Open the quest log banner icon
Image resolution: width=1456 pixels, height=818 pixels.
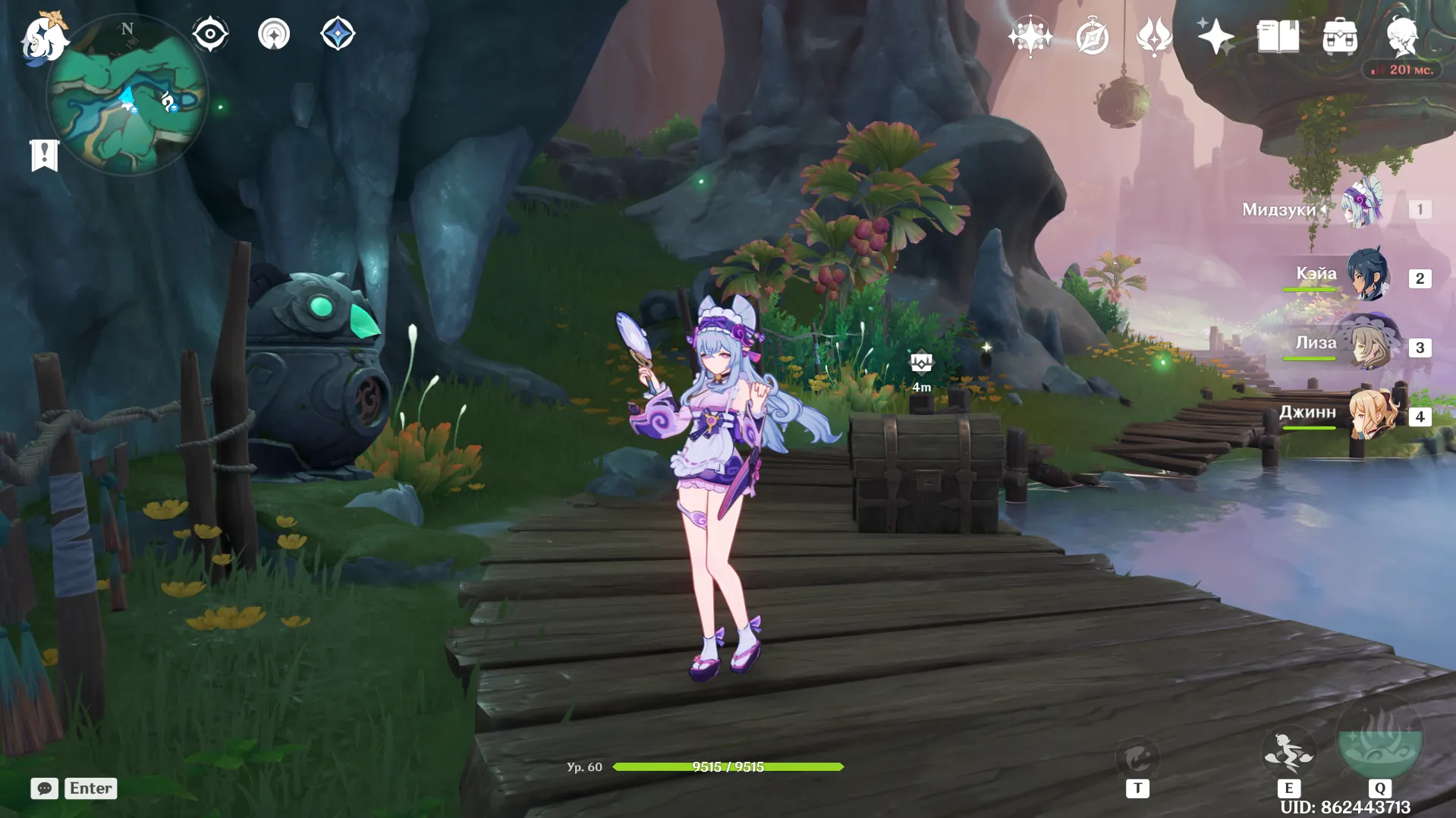[x=45, y=156]
